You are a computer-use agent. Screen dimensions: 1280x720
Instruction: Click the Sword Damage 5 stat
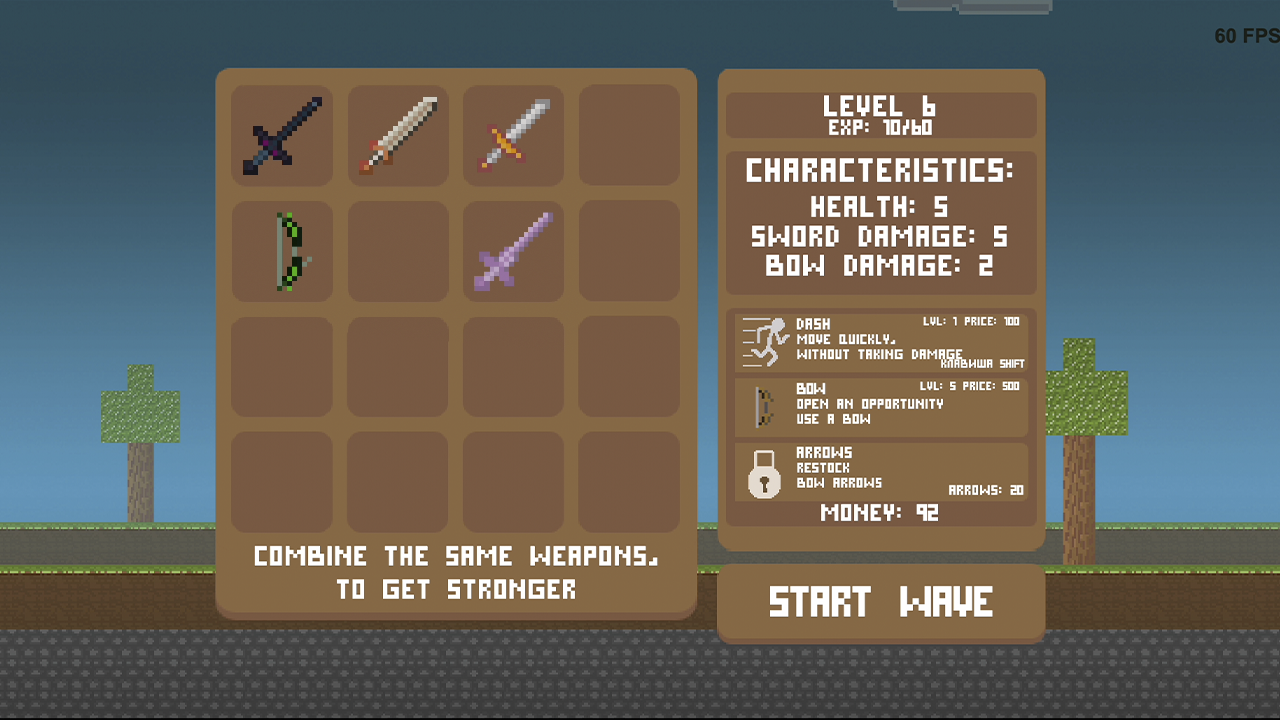pos(881,238)
